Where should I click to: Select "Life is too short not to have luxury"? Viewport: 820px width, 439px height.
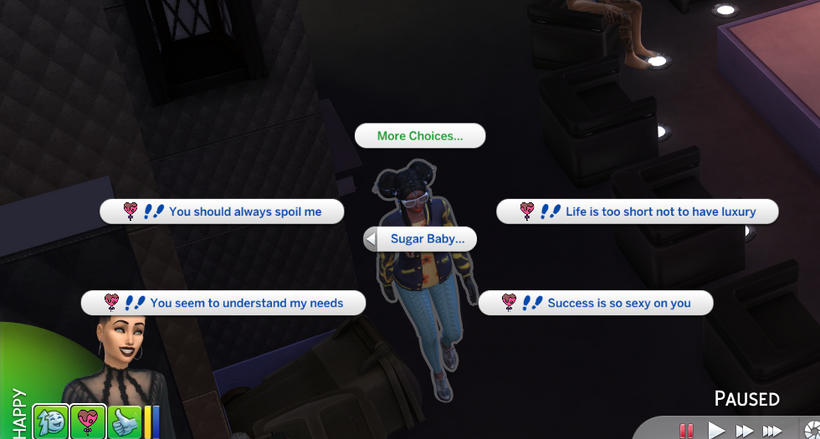(x=639, y=211)
